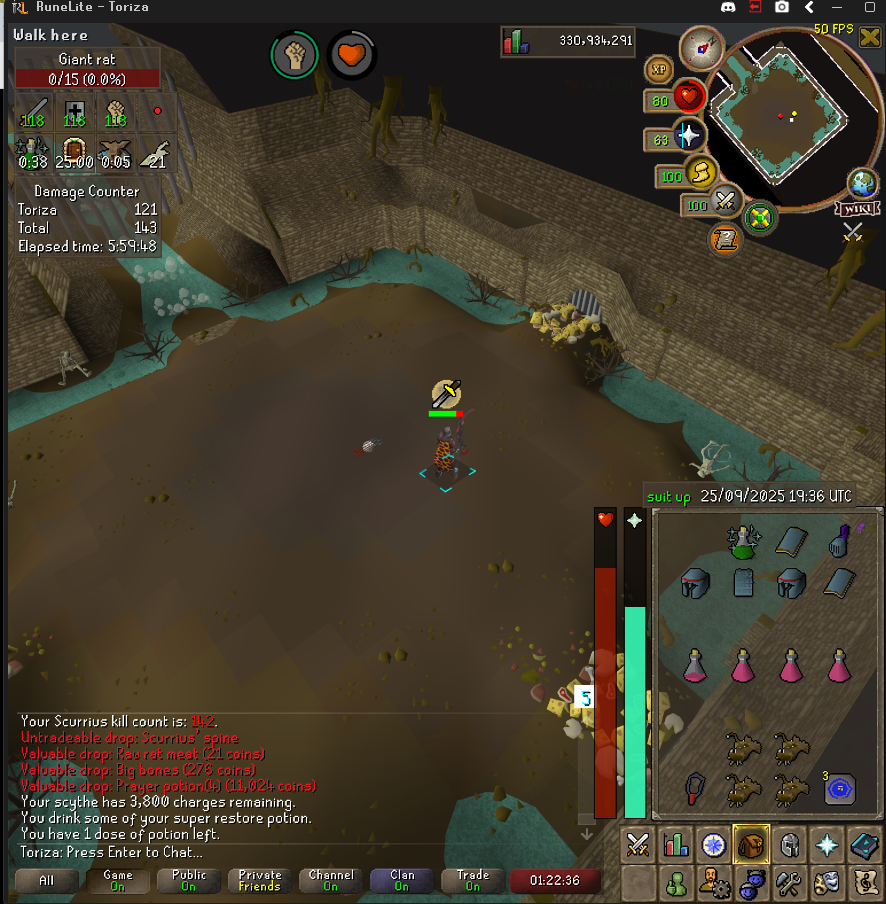Open the Music Player tab
Screen dimensions: 886x904
[x=865, y=884]
